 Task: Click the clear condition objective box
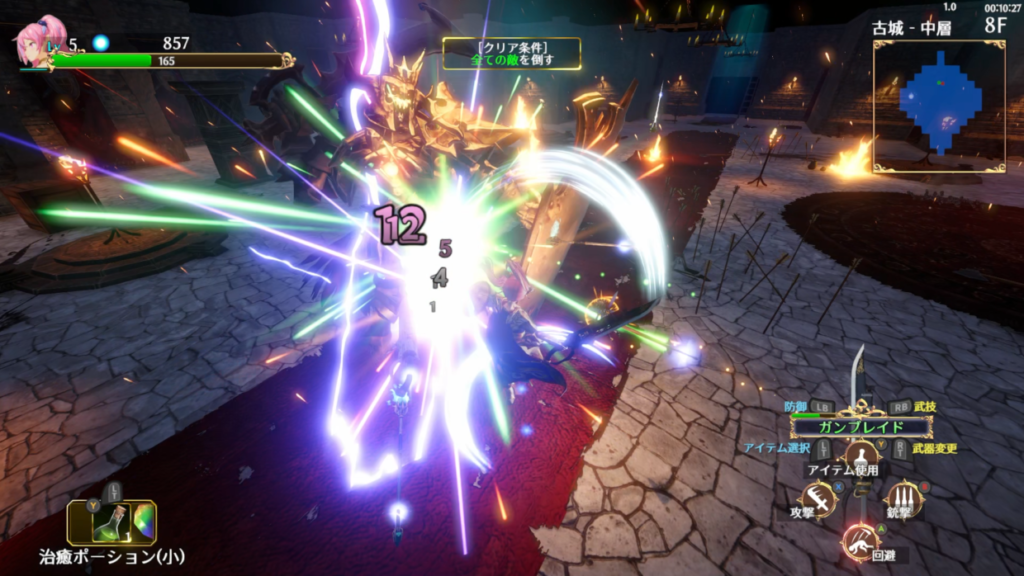pyautogui.click(x=512, y=53)
